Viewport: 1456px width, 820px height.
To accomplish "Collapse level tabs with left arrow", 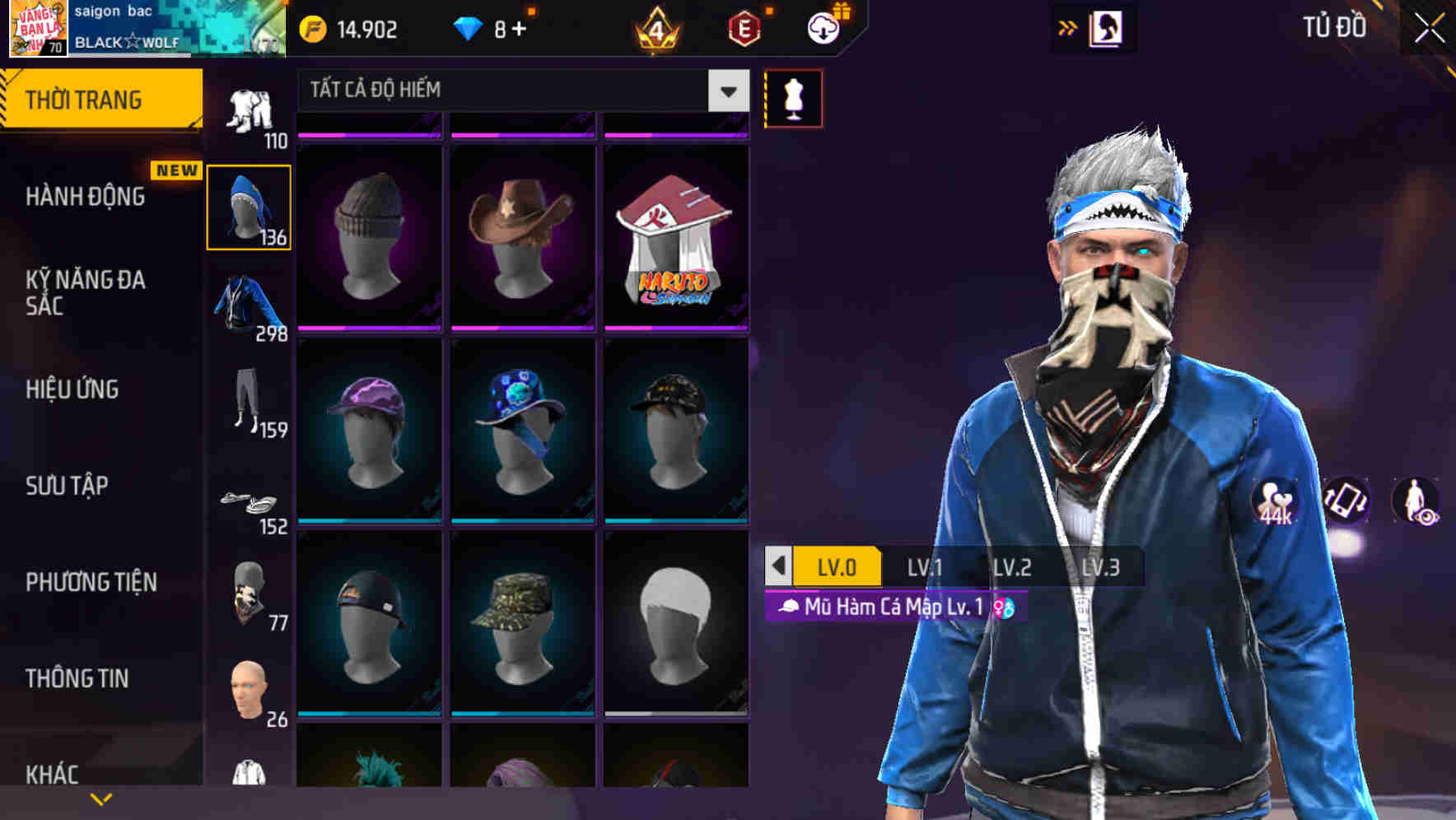I will (x=777, y=566).
